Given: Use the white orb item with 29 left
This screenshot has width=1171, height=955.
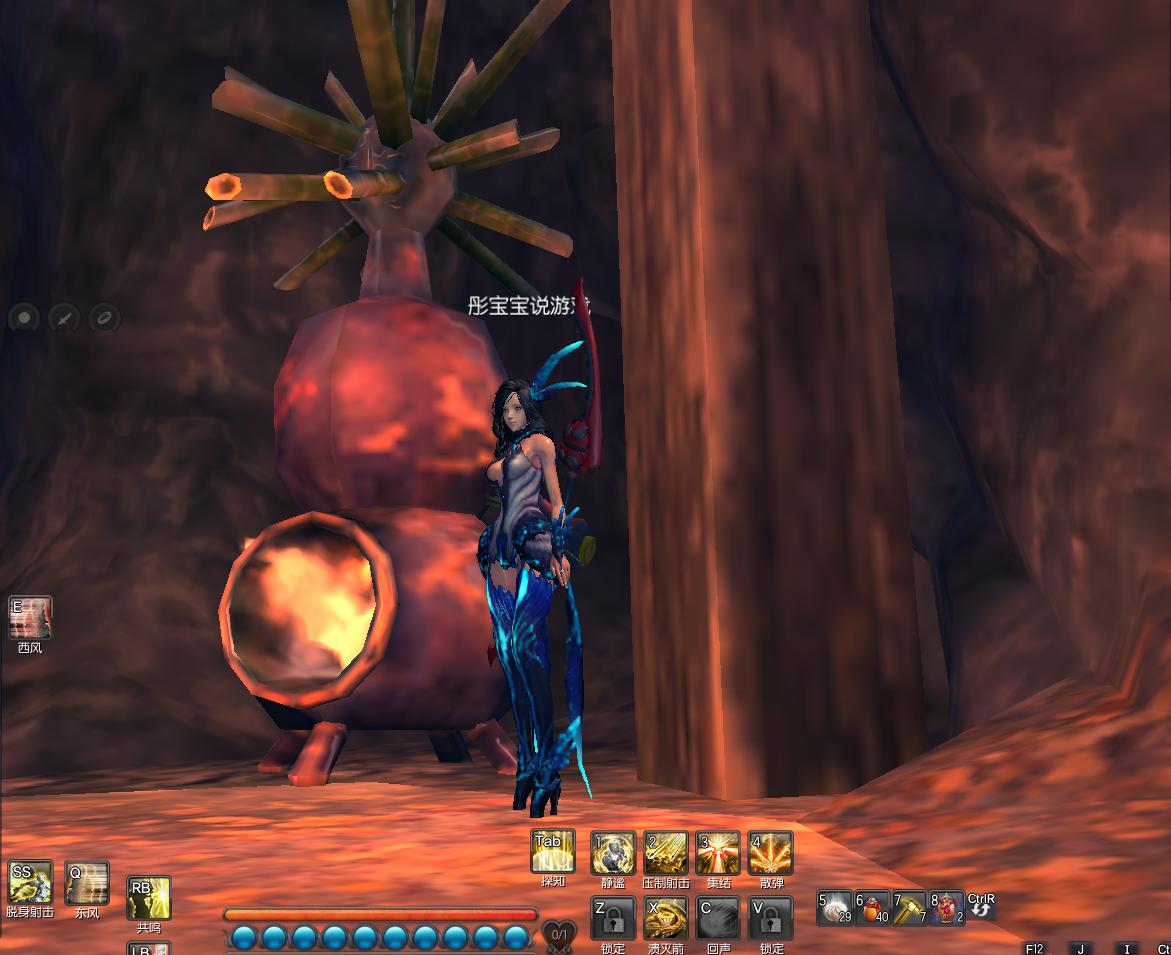Looking at the screenshot, I should click(835, 908).
